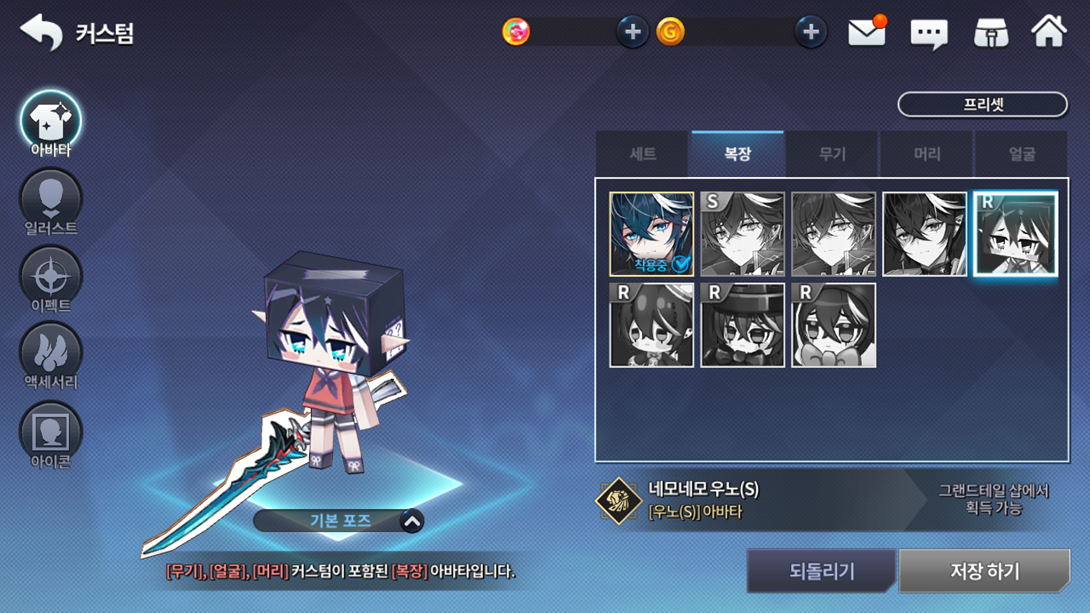The width and height of the screenshot is (1090, 613).
Task: Open the 아바타 category
Action: pos(51,123)
